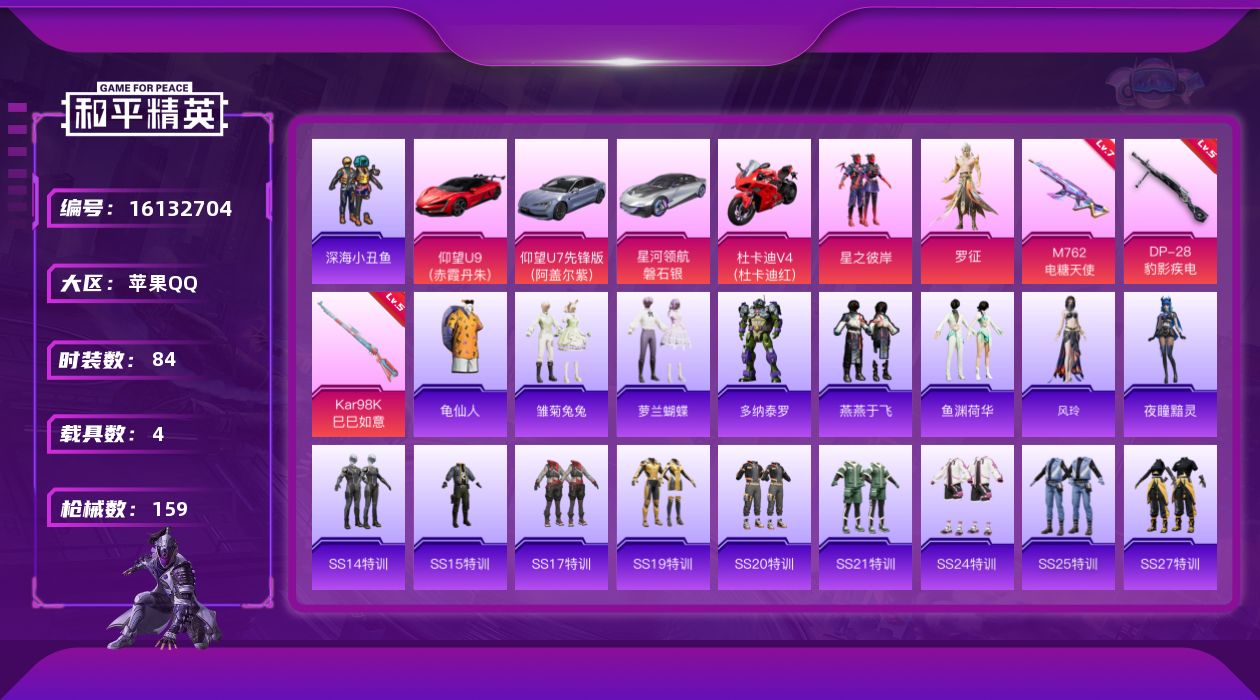Select the 深海小丑鱼 outfit tile
The height and width of the screenshot is (700, 1260).
tap(358, 210)
